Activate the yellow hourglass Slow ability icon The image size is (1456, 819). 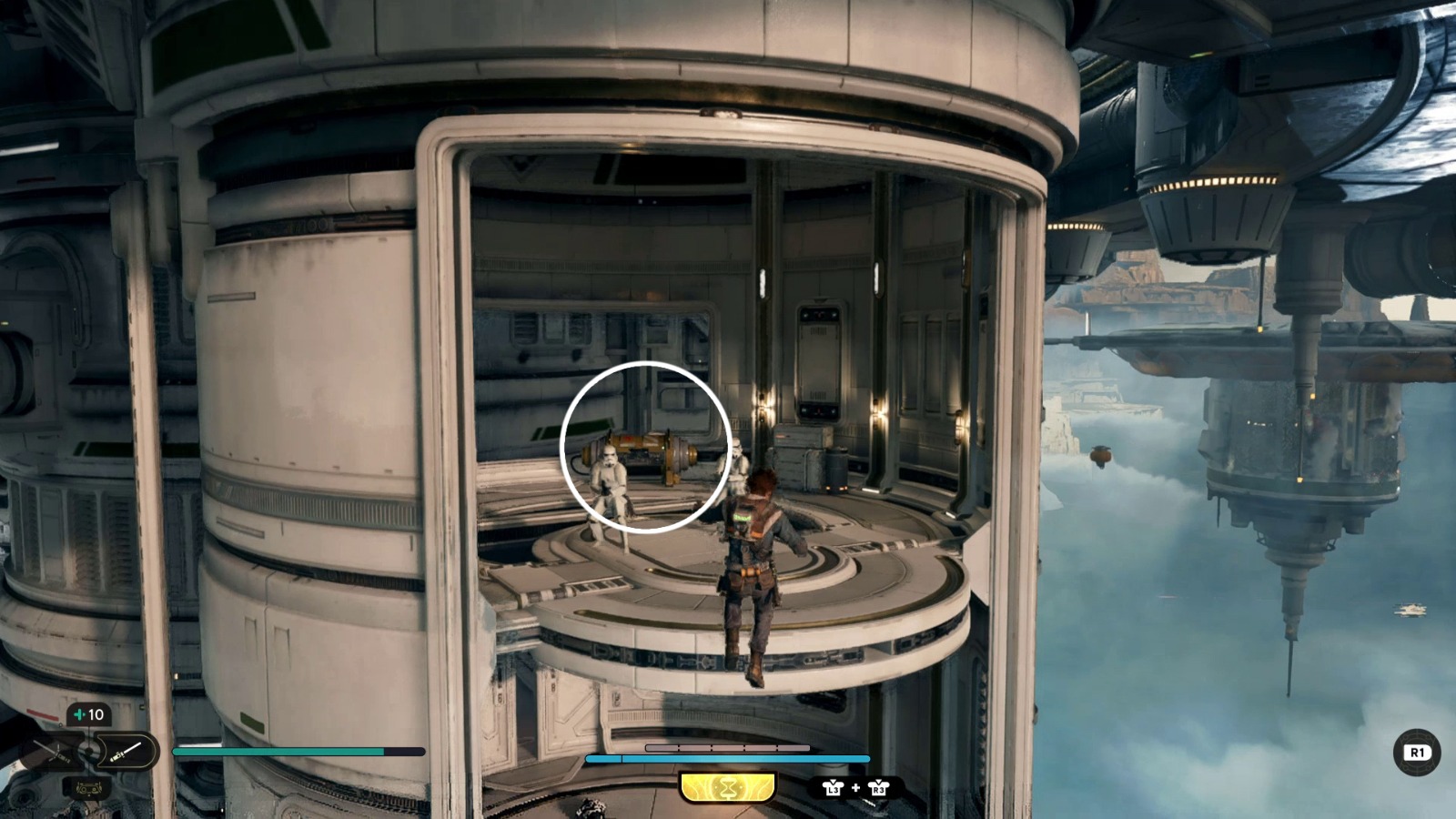(x=728, y=787)
